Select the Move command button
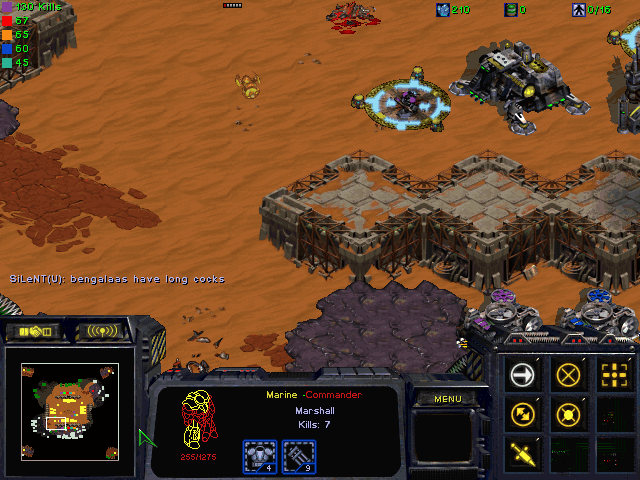Viewport: 640px width, 480px height. [523, 375]
